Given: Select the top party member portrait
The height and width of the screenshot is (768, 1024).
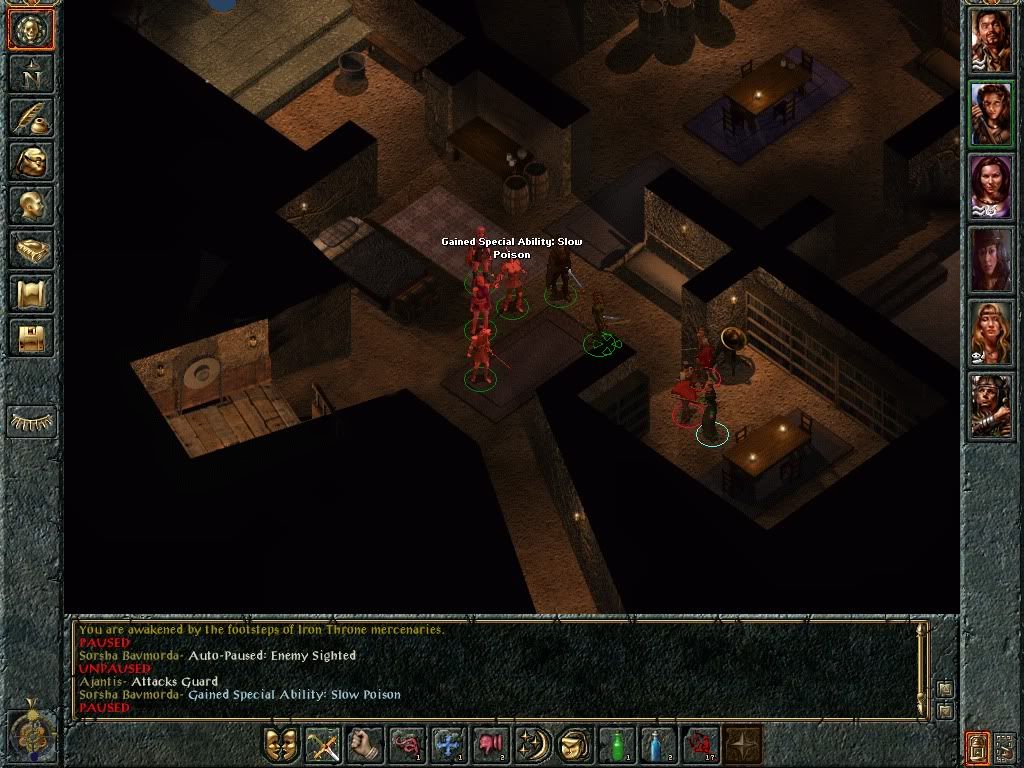Looking at the screenshot, I should 991,41.
